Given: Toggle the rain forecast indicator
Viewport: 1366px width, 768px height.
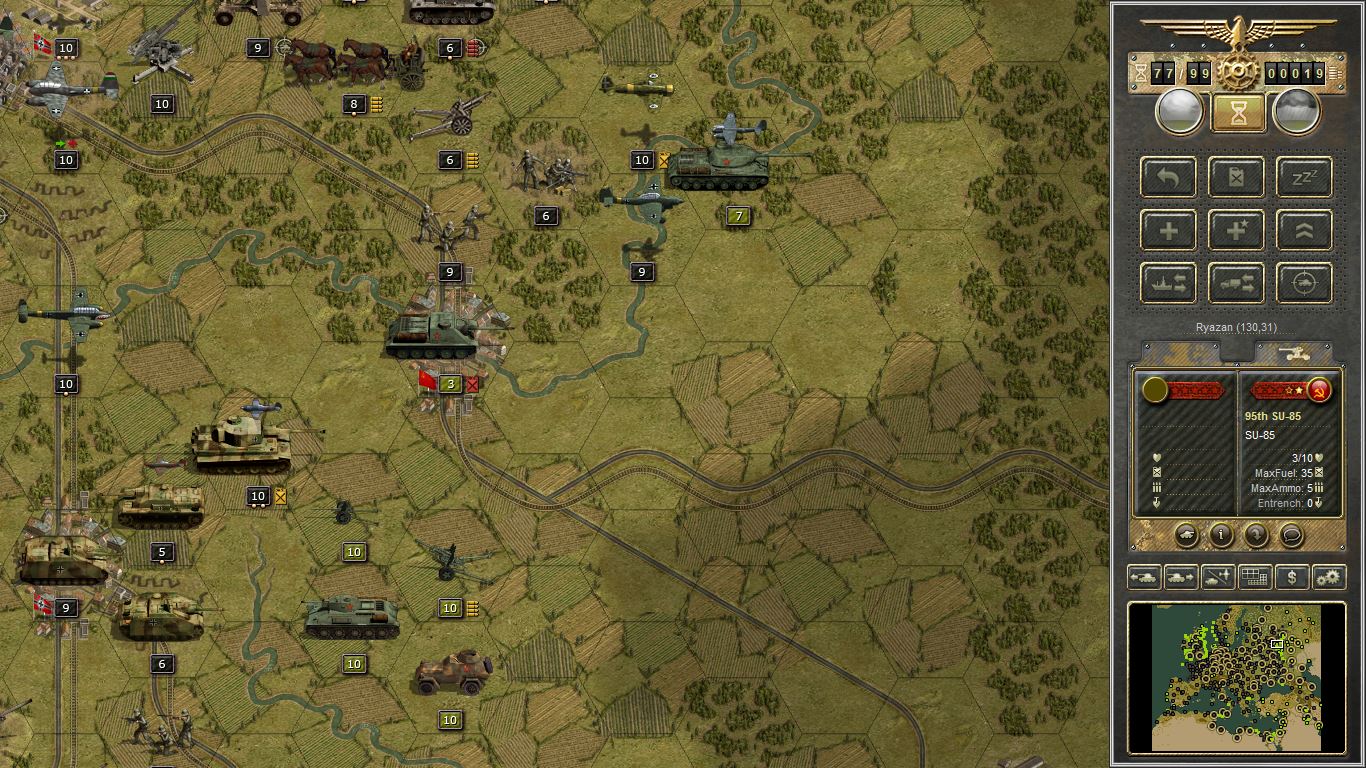Looking at the screenshot, I should click(x=1297, y=110).
